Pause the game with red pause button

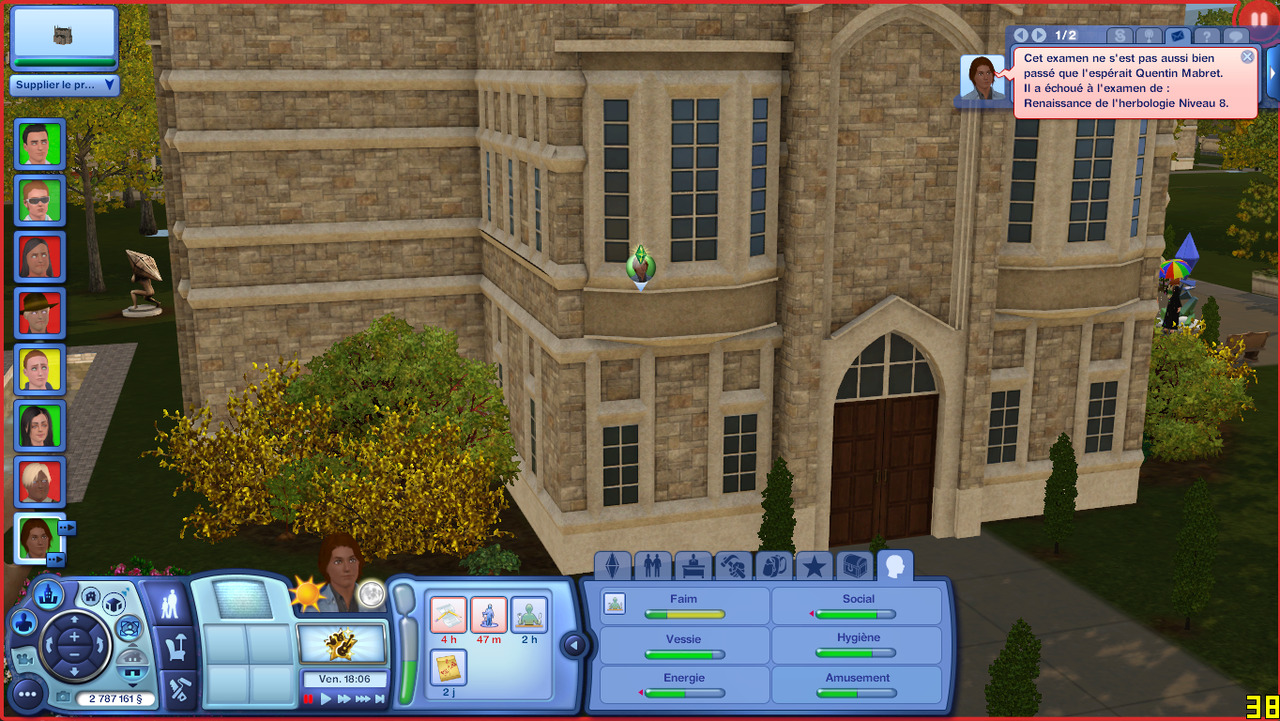point(309,699)
